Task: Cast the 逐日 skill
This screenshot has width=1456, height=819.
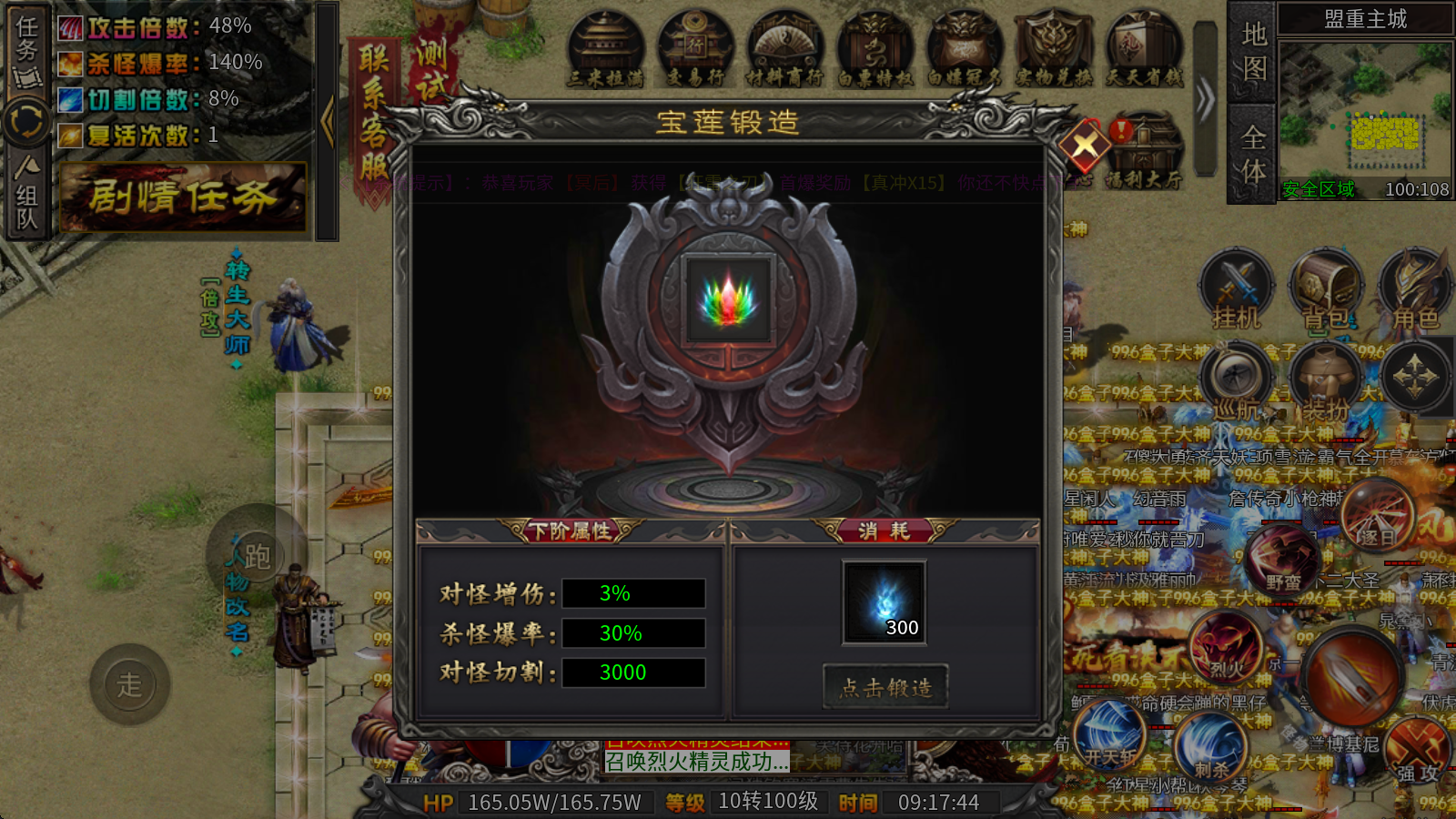Action: pos(1377,519)
